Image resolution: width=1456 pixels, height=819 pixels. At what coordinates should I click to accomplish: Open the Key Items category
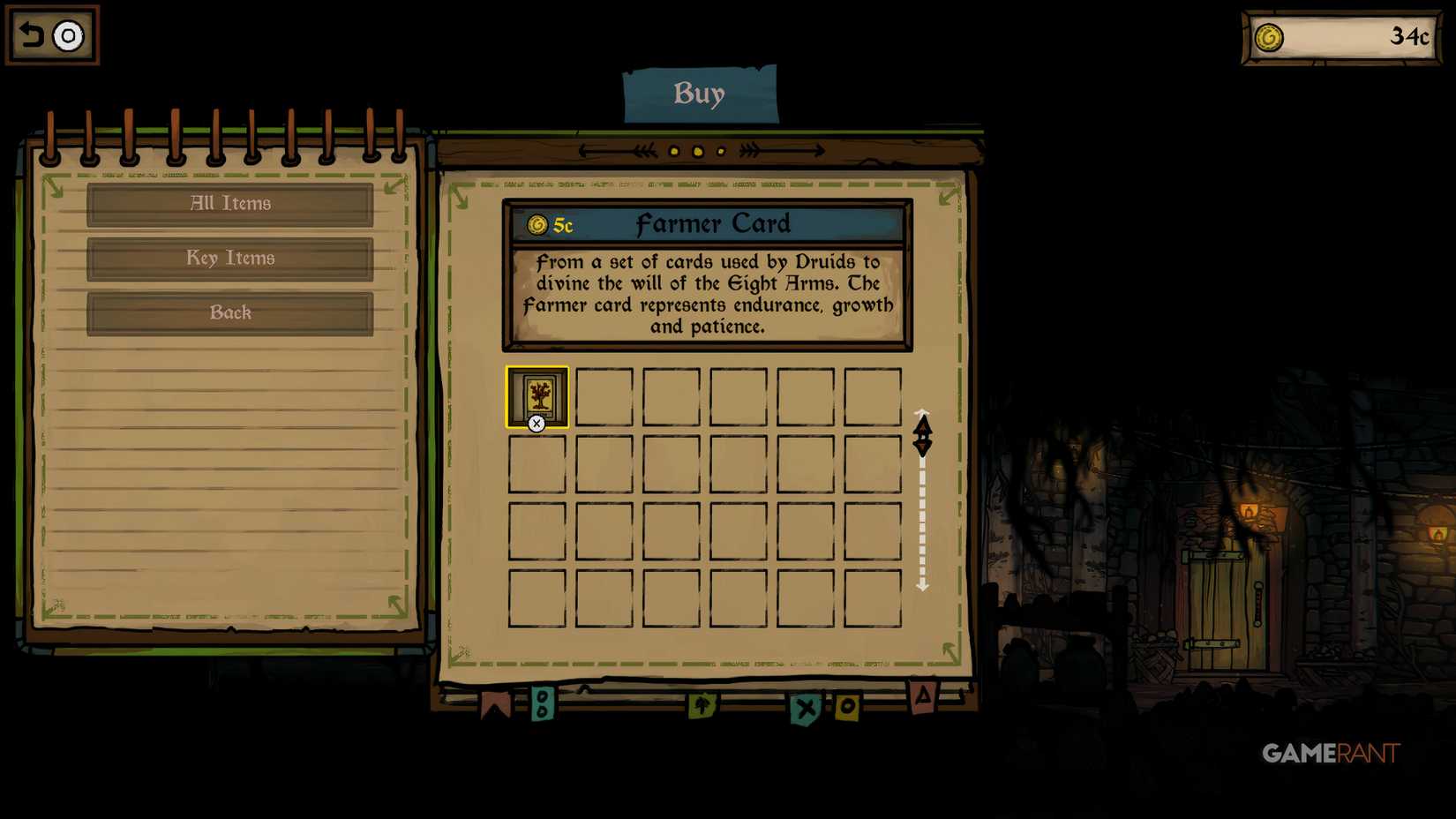point(229,259)
